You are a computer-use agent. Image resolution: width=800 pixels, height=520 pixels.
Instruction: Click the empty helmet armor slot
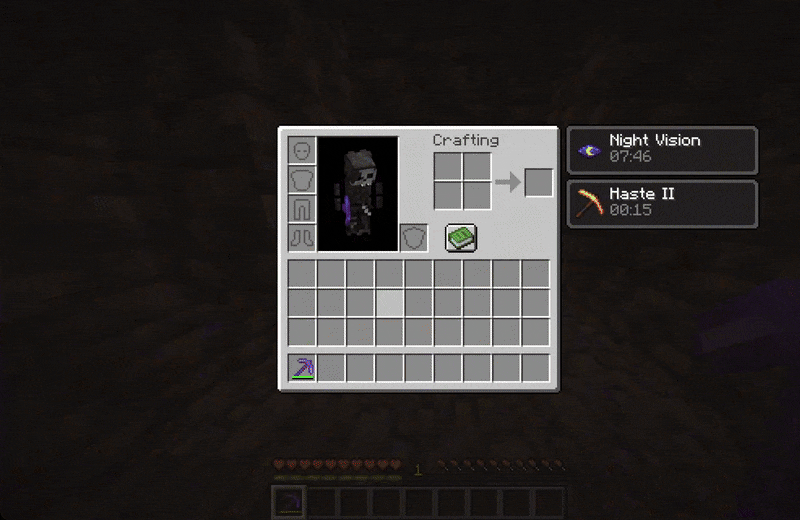[x=302, y=151]
